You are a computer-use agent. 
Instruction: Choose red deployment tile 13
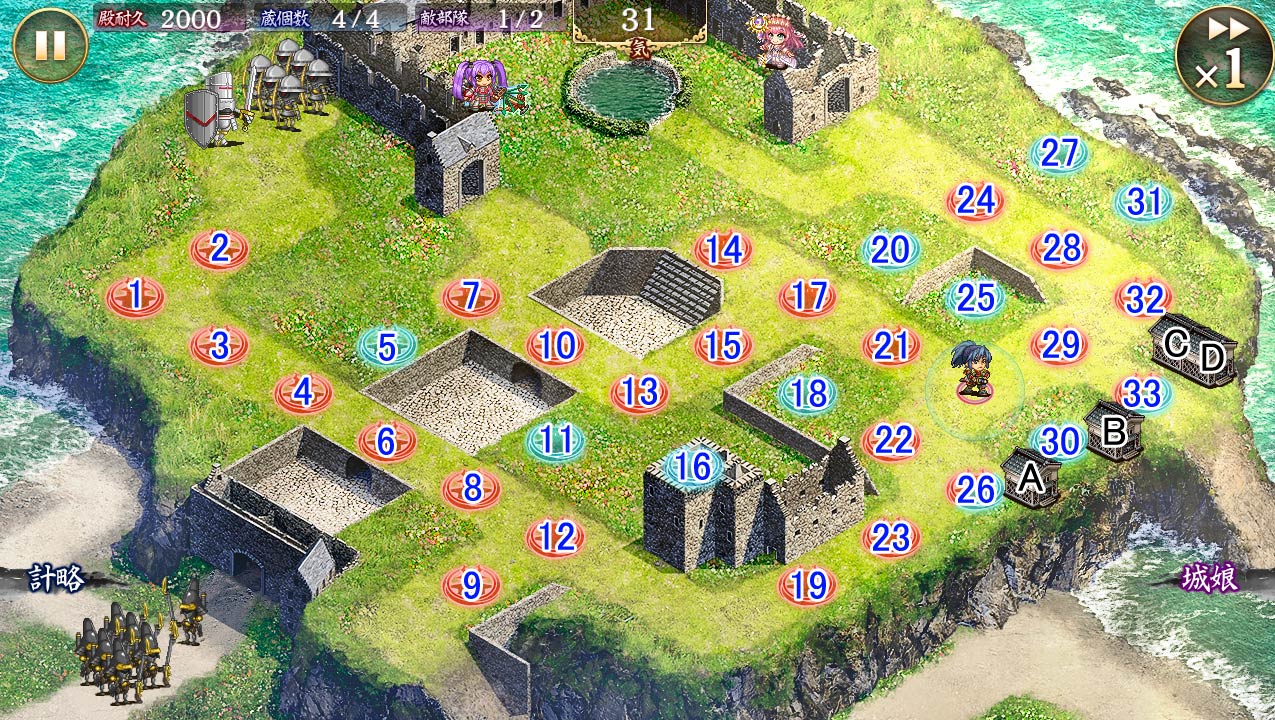point(639,393)
